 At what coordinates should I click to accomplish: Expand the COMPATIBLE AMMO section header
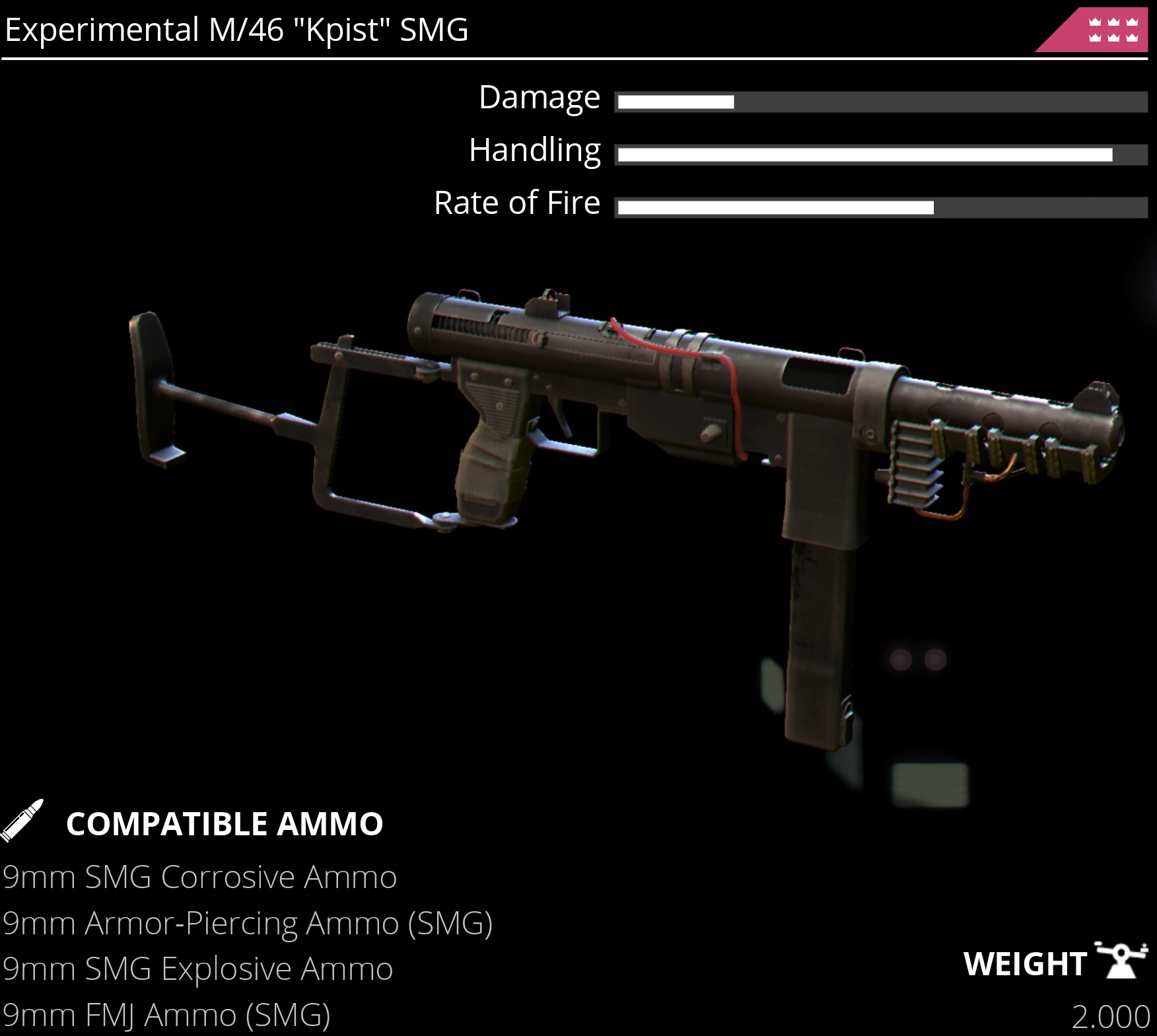[225, 823]
